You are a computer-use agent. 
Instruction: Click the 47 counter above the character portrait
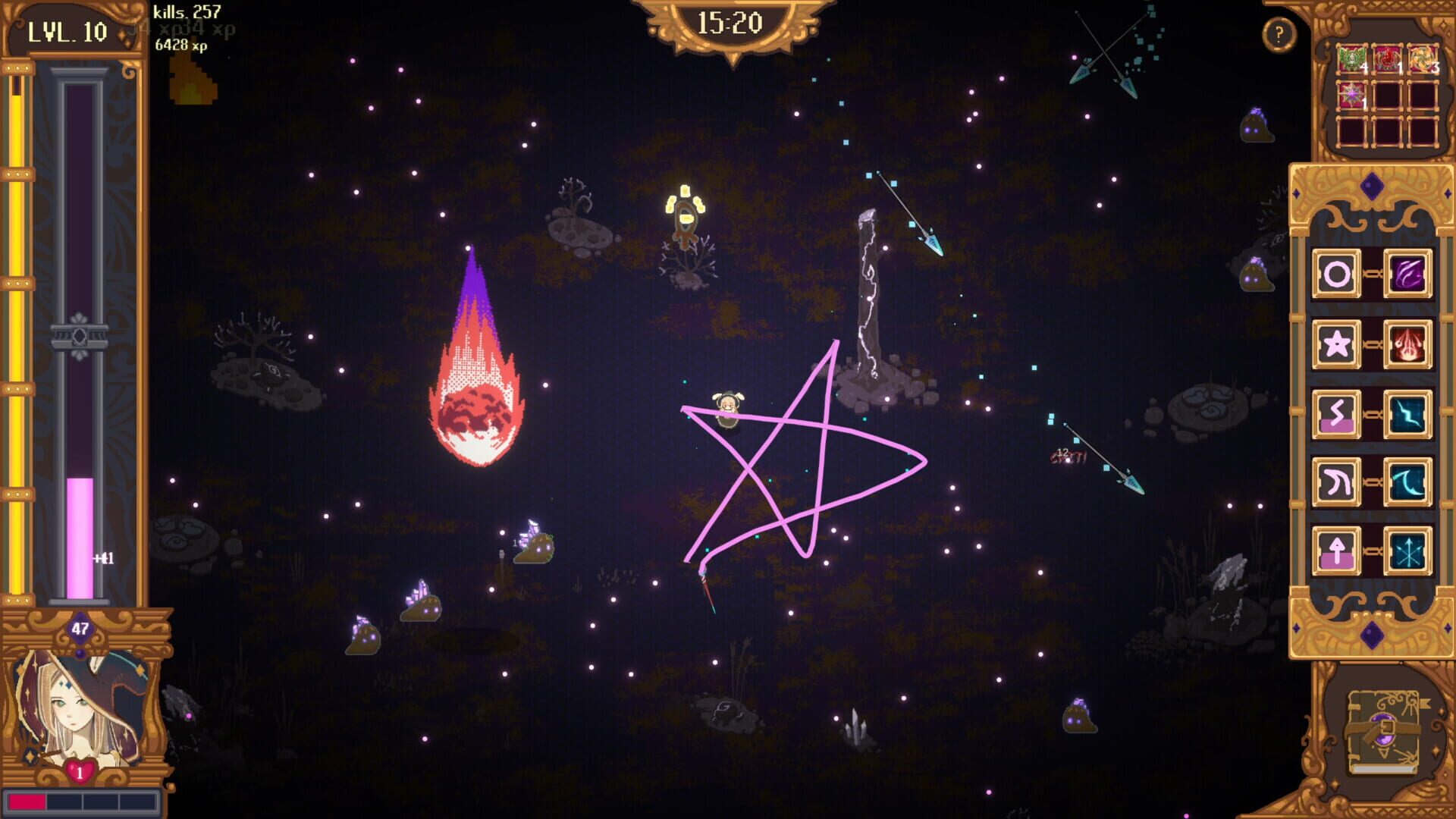[x=79, y=627]
